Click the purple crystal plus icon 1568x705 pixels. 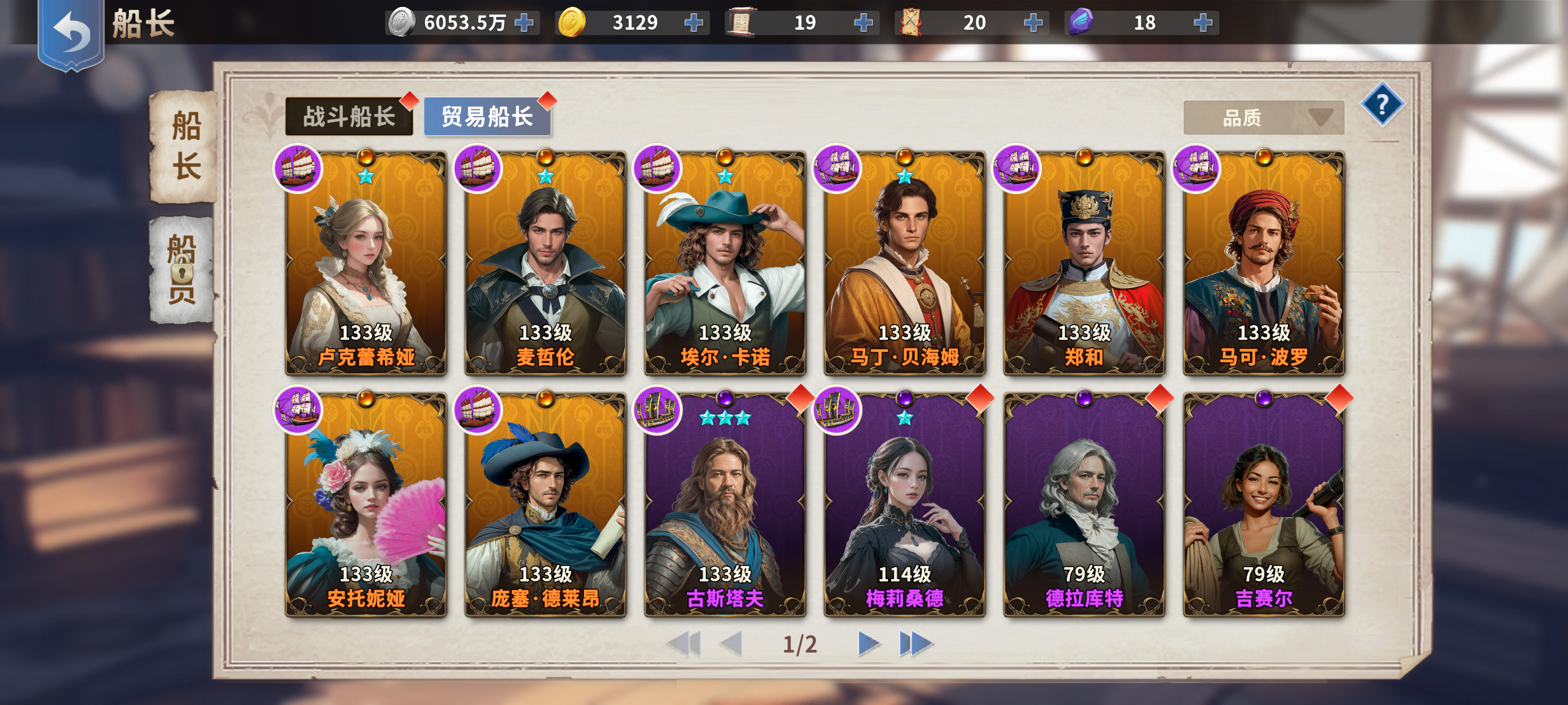1202,23
